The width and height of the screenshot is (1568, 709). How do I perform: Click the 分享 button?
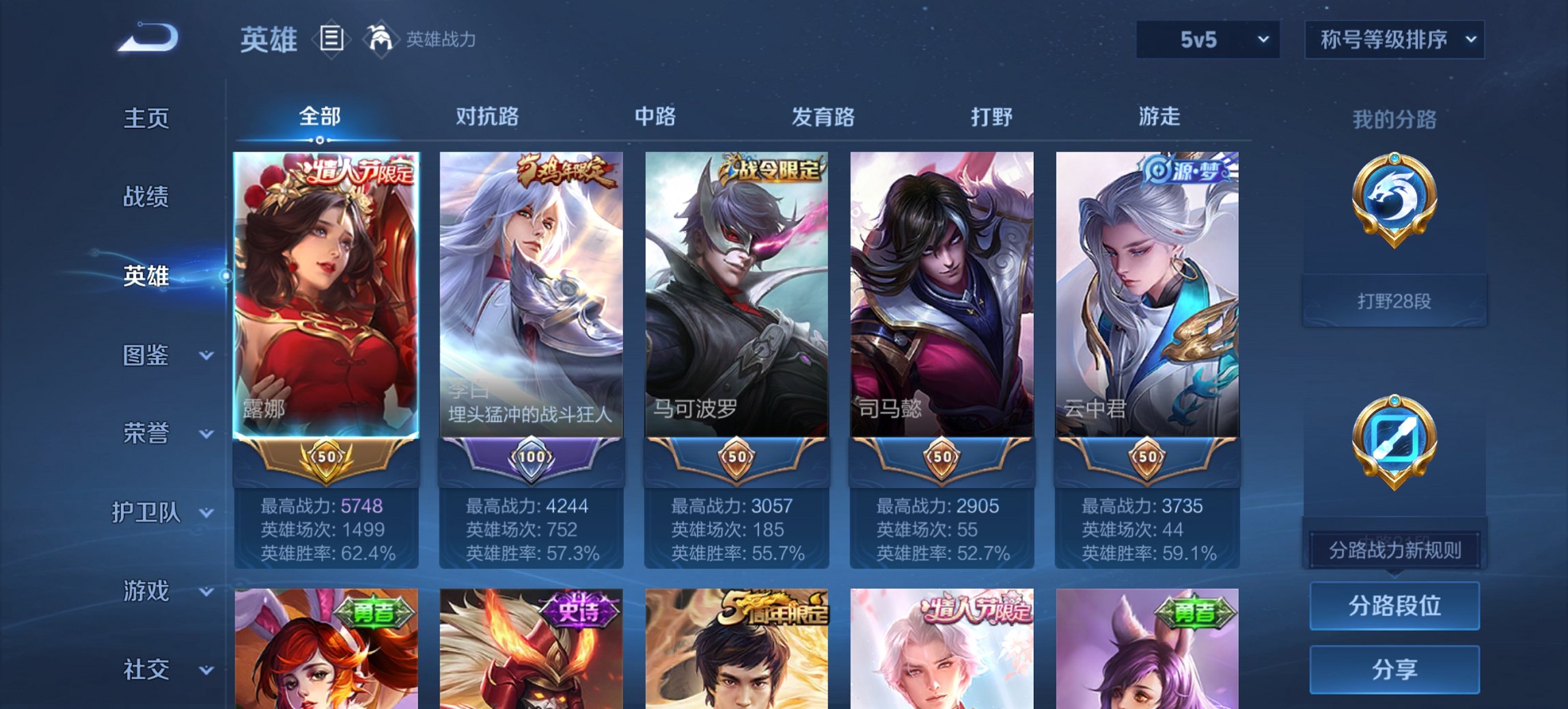pyautogui.click(x=1394, y=671)
